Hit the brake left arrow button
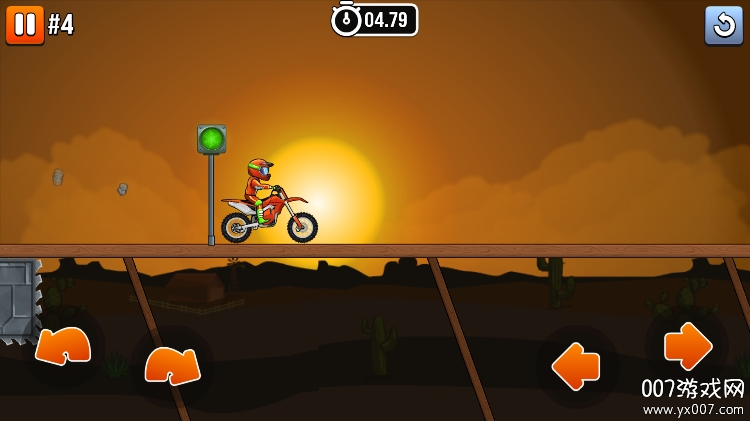The height and width of the screenshot is (421, 750). 576,366
